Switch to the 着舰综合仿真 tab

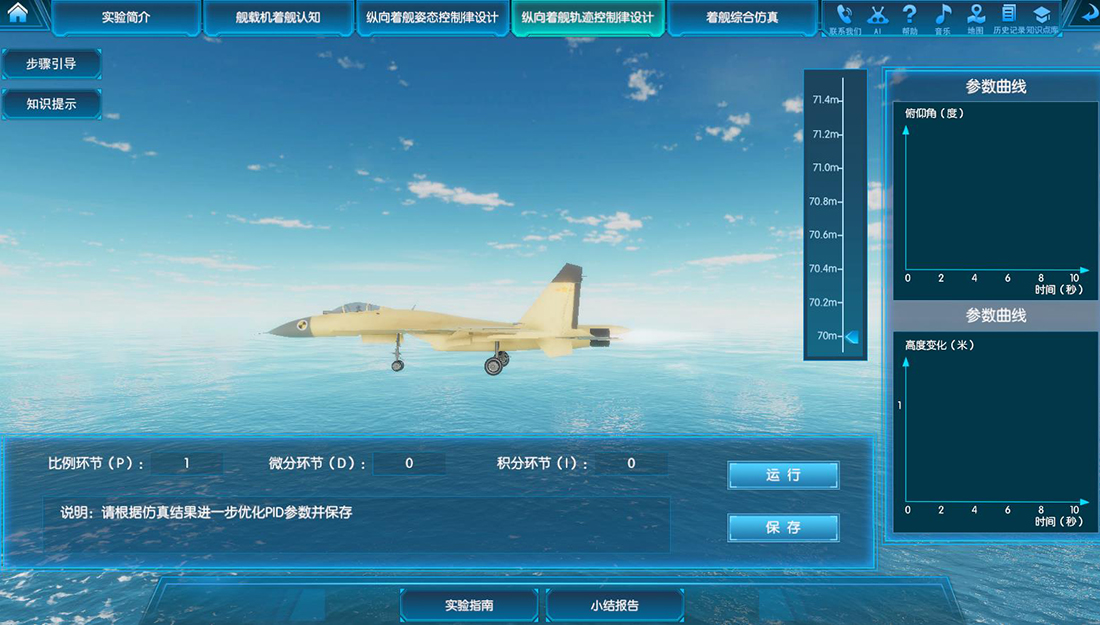click(x=742, y=18)
